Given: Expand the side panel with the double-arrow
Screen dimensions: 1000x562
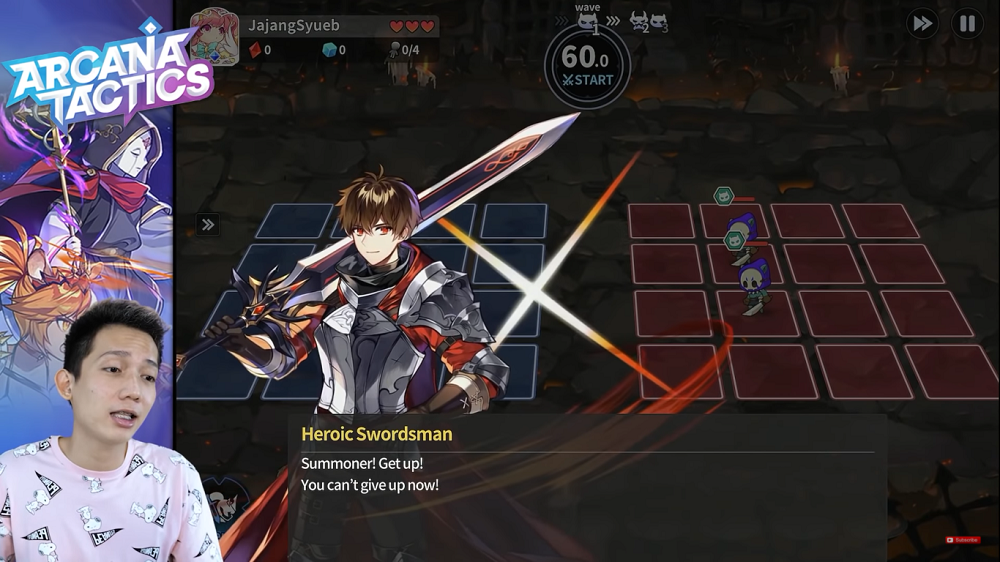Looking at the screenshot, I should coord(208,225).
